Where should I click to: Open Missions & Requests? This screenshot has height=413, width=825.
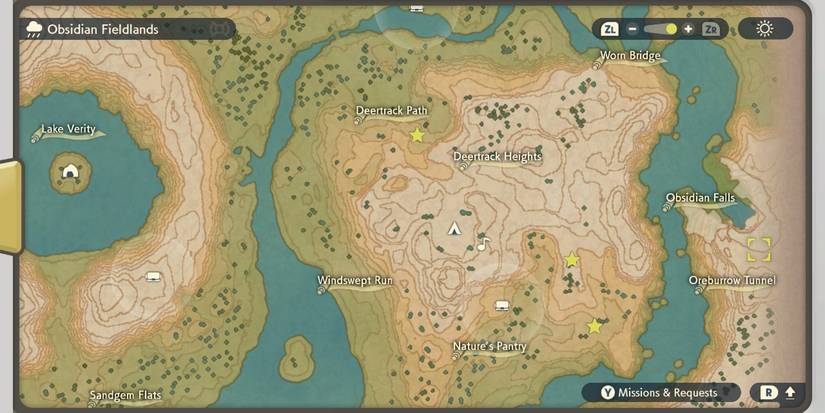click(660, 393)
